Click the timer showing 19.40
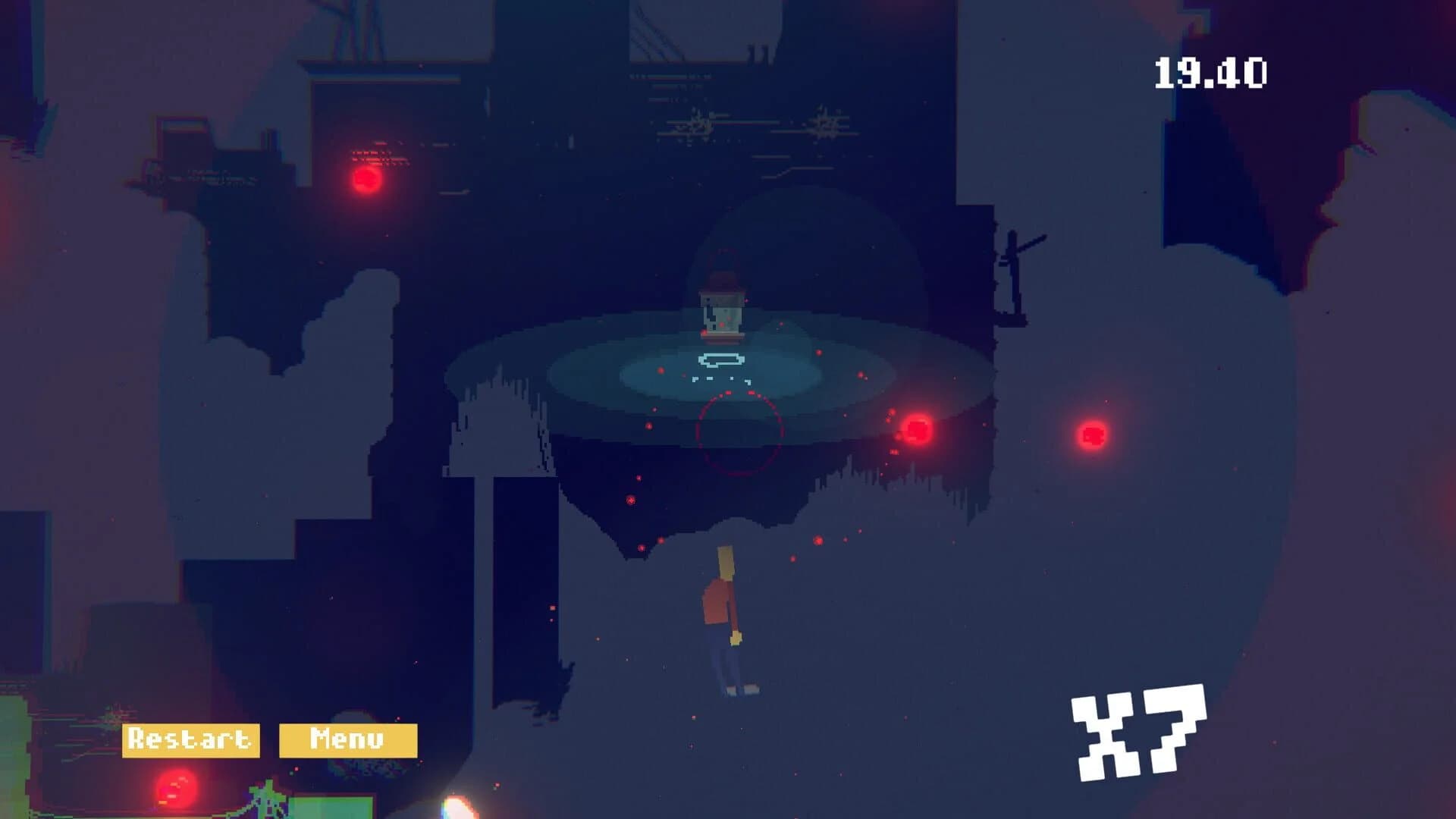 pyautogui.click(x=1209, y=72)
